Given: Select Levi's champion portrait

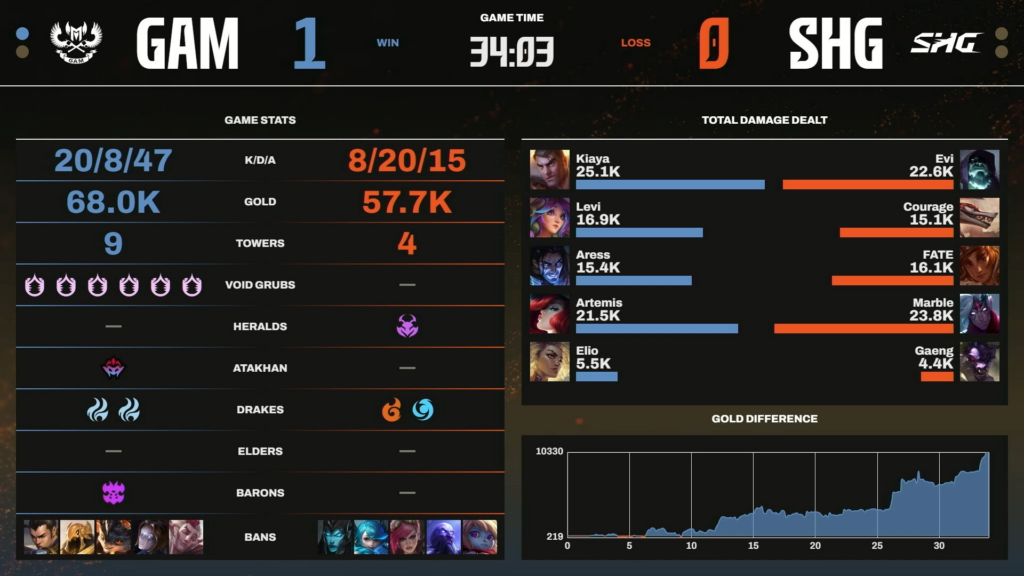Looking at the screenshot, I should (550, 218).
